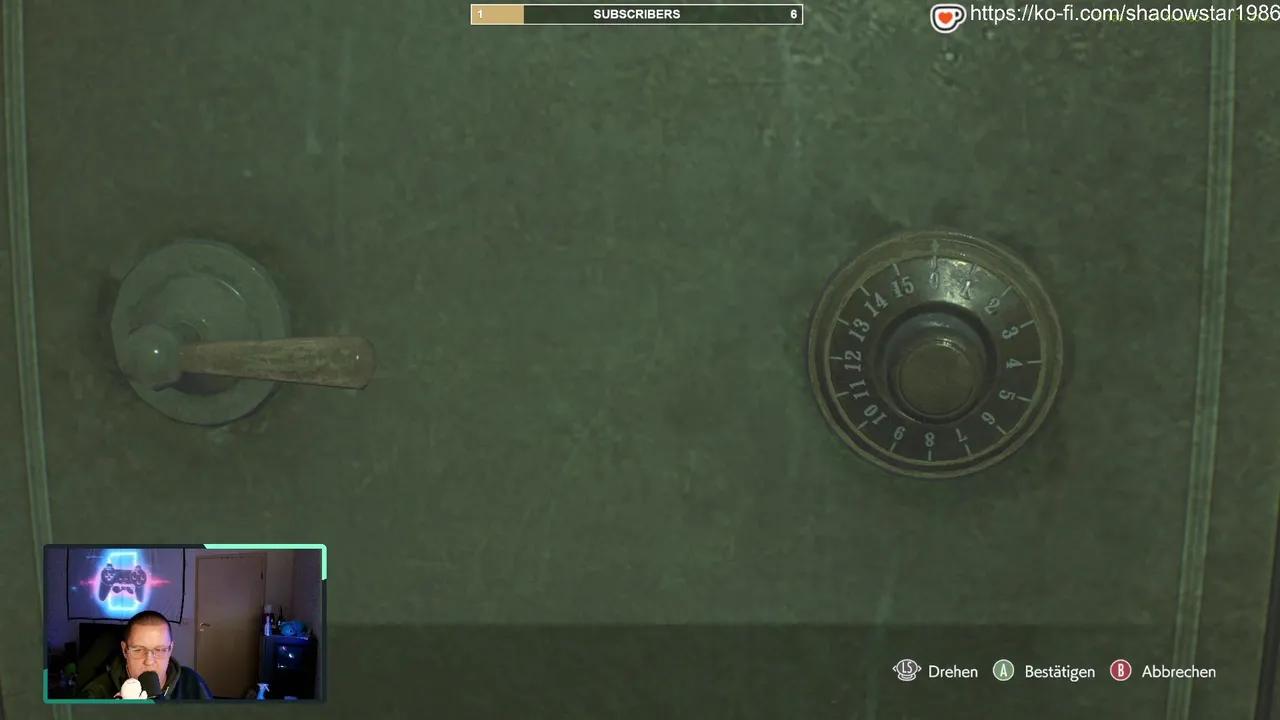This screenshot has height=720, width=1280.
Task: Click the green A button icon
Action: (1003, 671)
